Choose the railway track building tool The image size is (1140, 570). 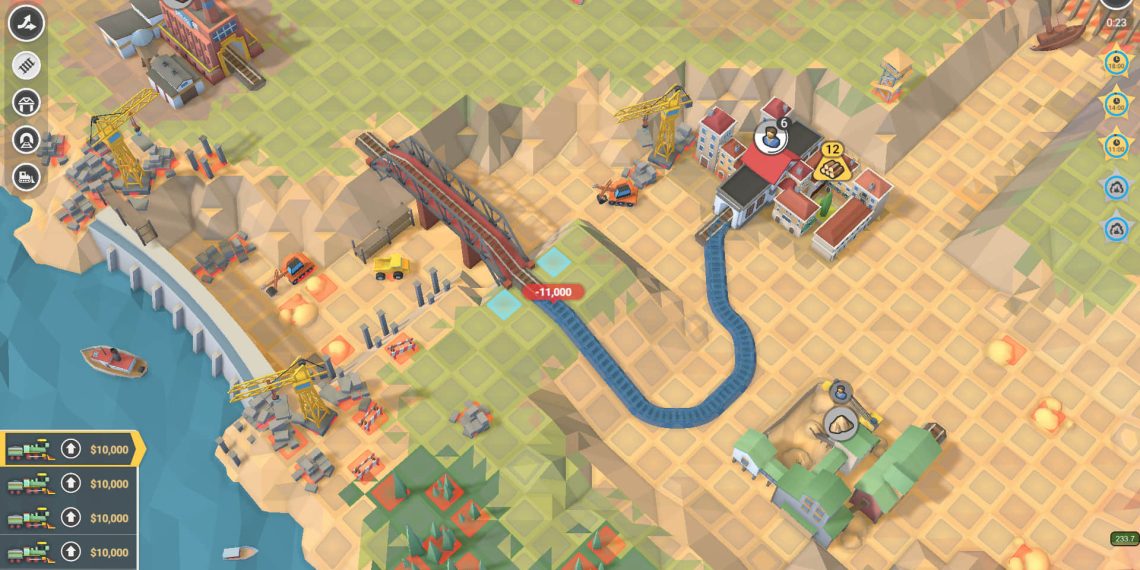point(27,65)
